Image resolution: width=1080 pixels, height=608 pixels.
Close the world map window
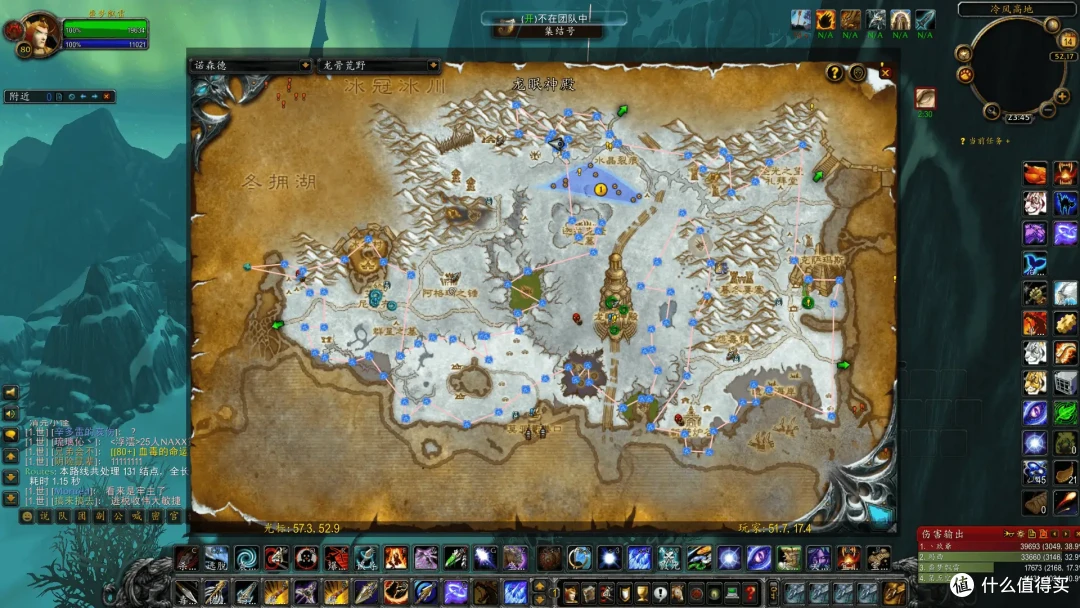(x=885, y=72)
